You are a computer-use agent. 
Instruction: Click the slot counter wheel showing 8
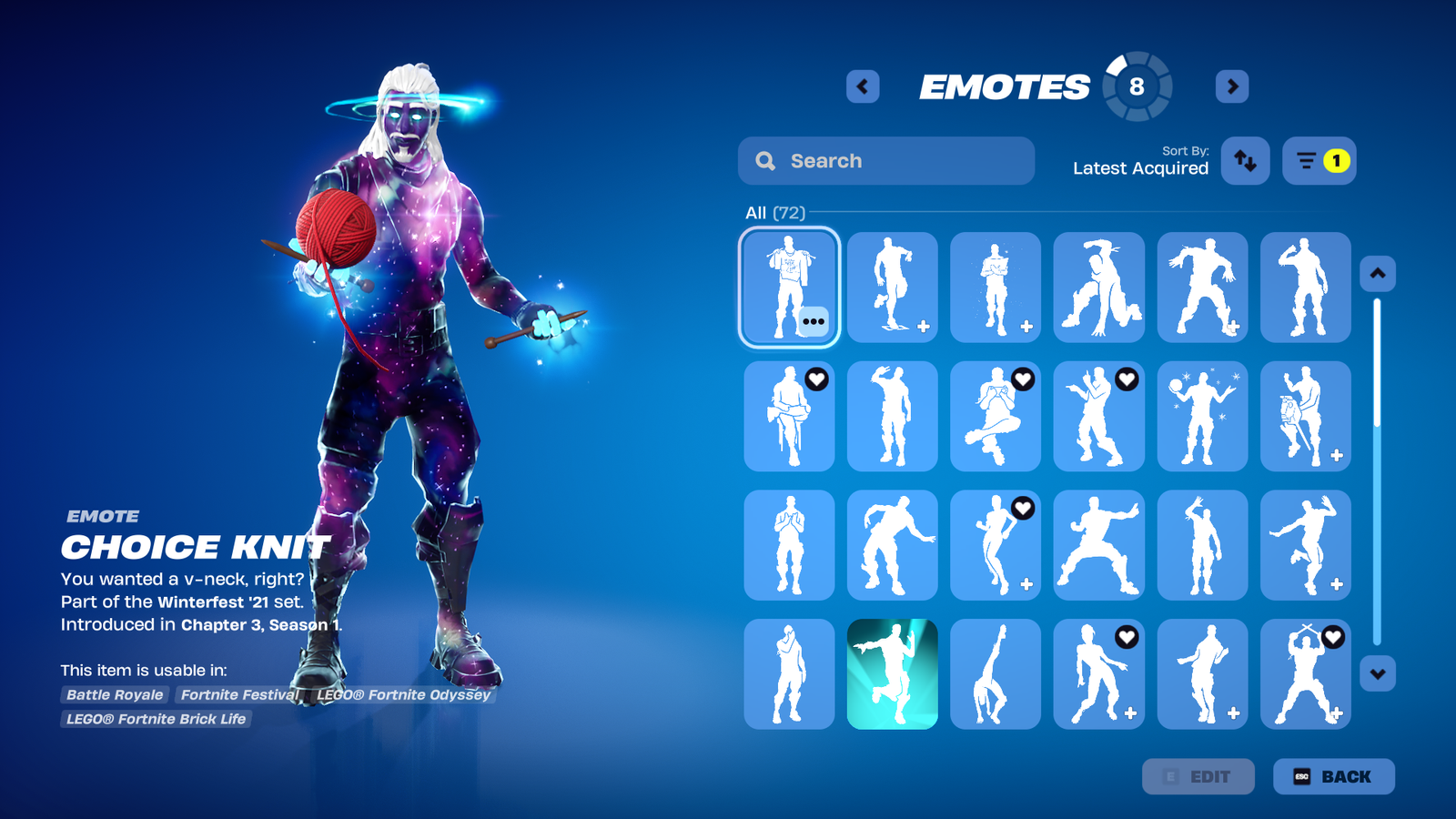coord(1135,86)
